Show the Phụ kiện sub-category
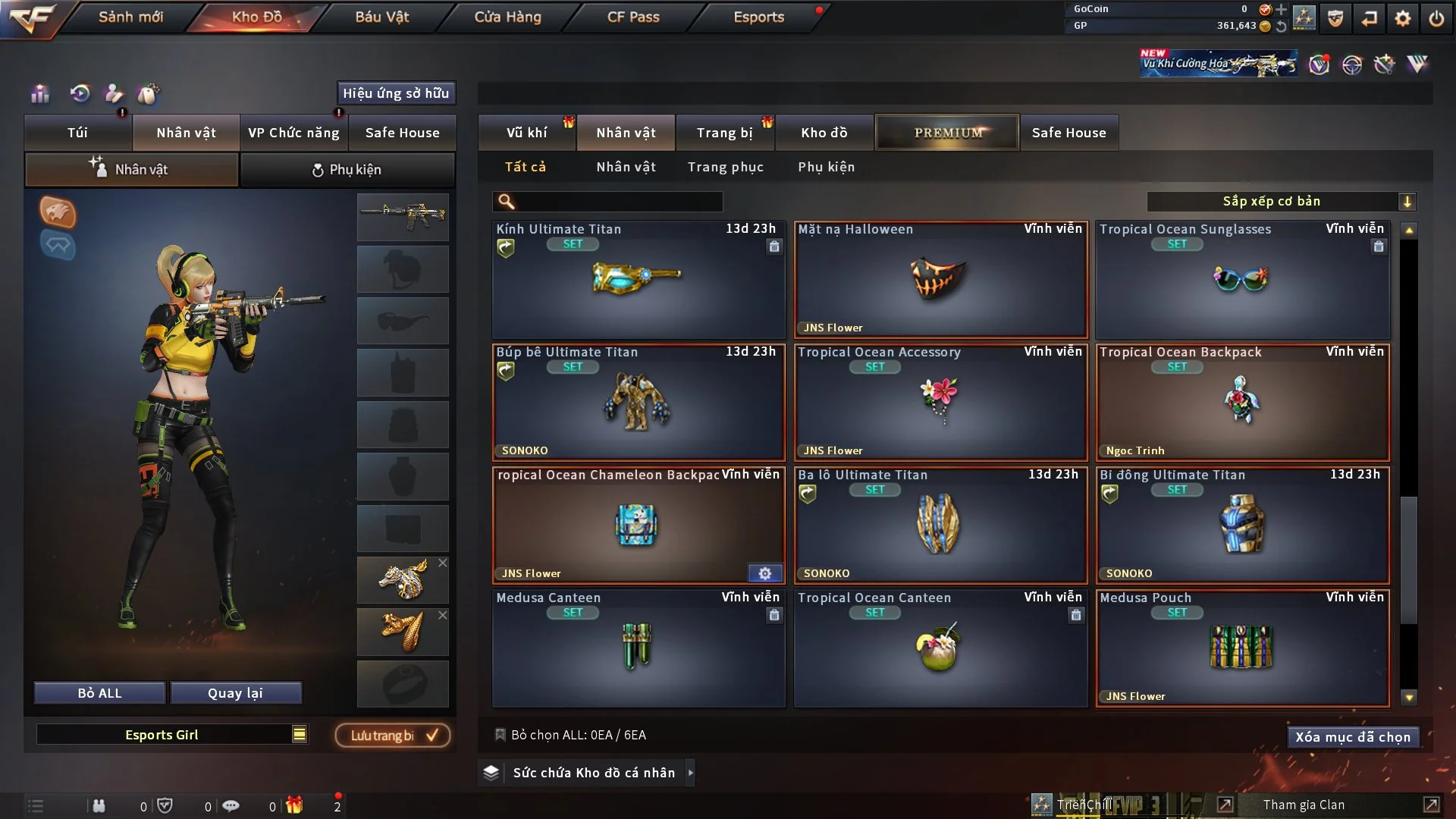Image resolution: width=1456 pixels, height=819 pixels. pos(826,167)
